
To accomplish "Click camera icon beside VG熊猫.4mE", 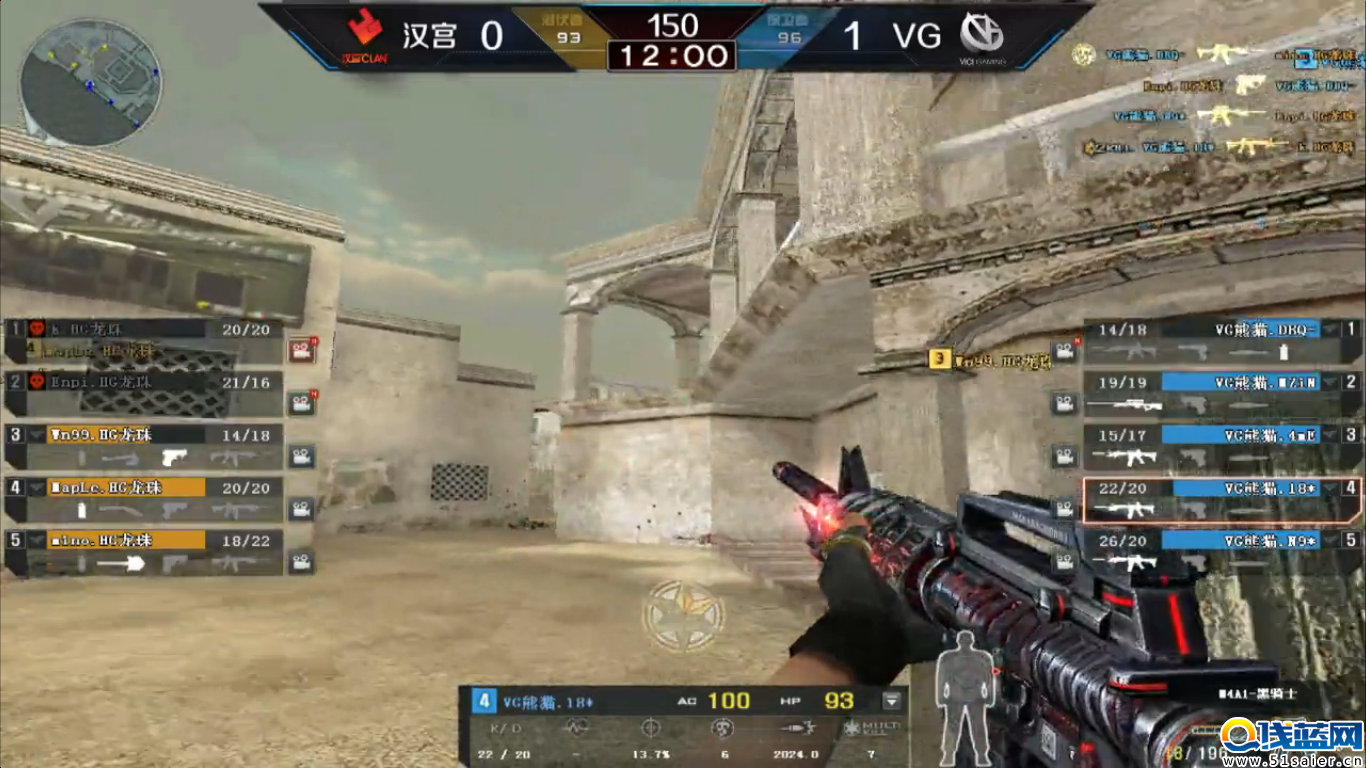I will [1062, 456].
